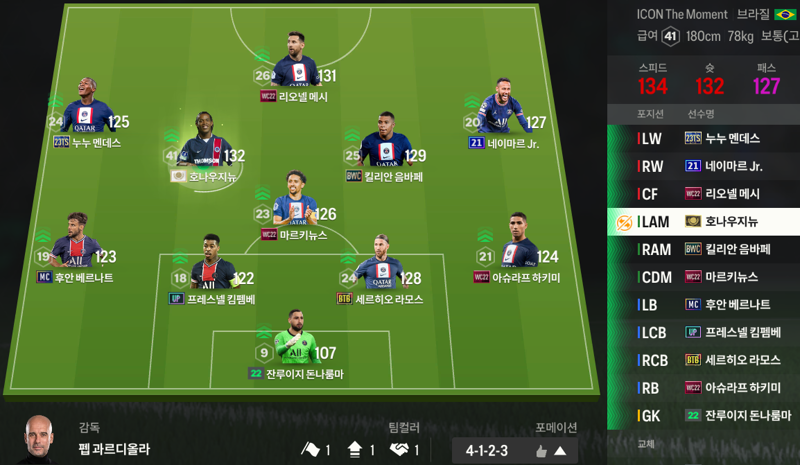Select the CF row in the position list
The width and height of the screenshot is (800, 465).
[703, 193]
